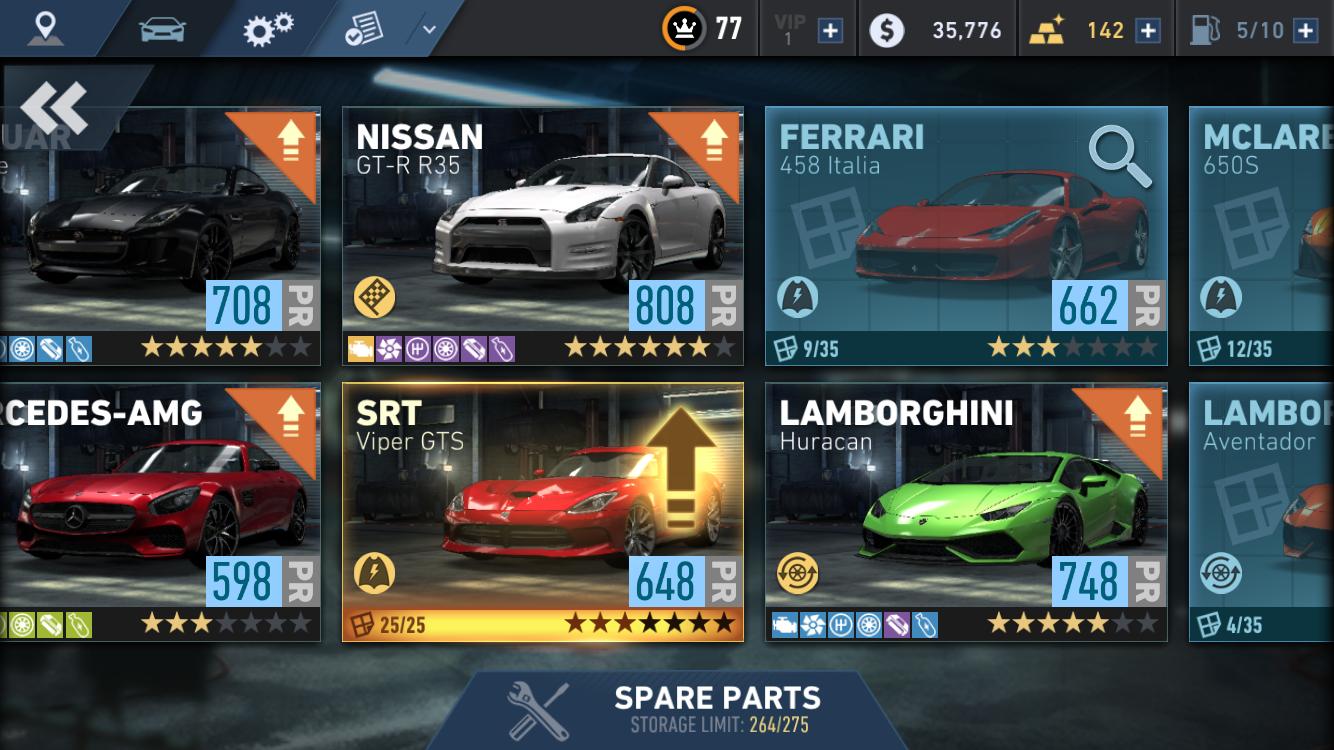Expand the top bar dropdown arrow
This screenshot has height=750, width=1334.
(x=429, y=29)
